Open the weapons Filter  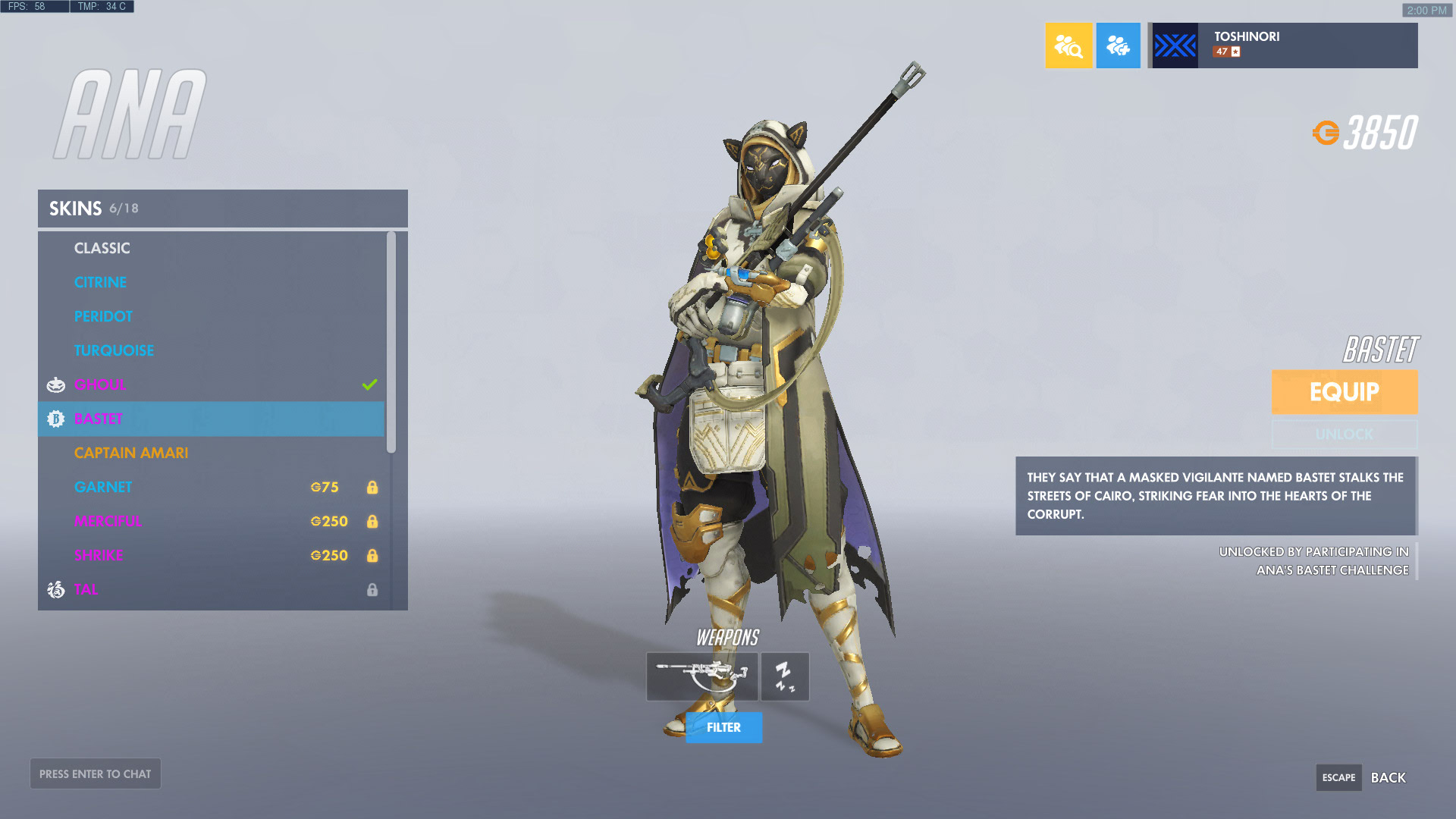(723, 727)
